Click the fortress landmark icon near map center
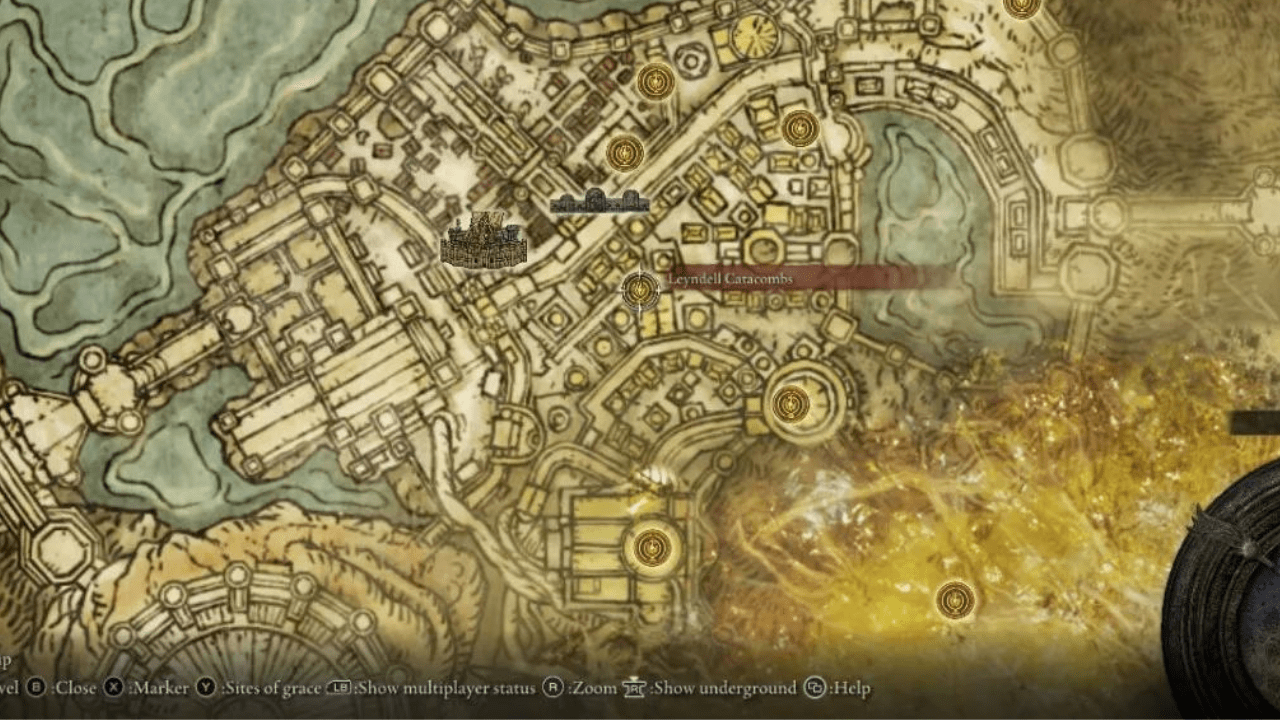This screenshot has width=1280, height=720. (483, 240)
